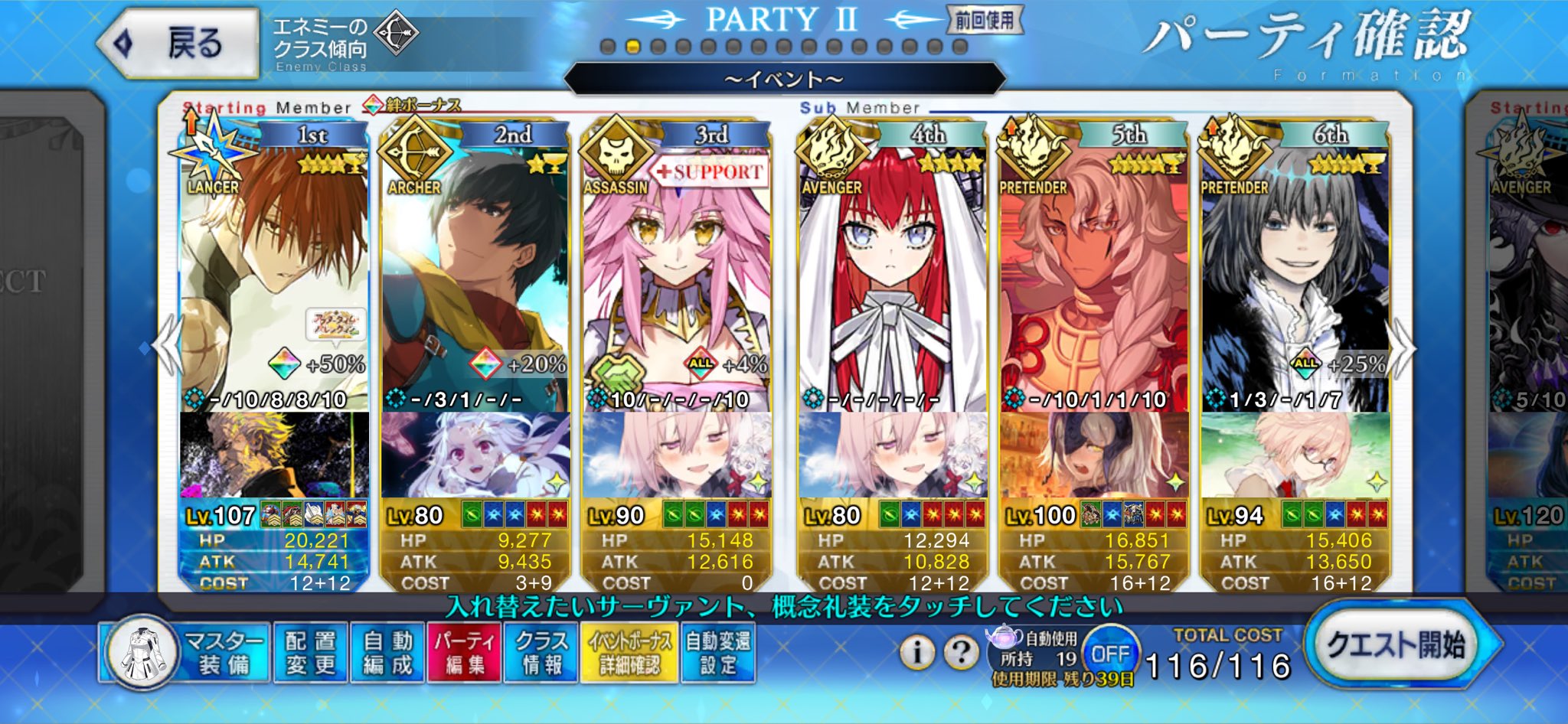This screenshot has width=1568, height=724.
Task: Click the round info (i) button
Action: point(916,652)
